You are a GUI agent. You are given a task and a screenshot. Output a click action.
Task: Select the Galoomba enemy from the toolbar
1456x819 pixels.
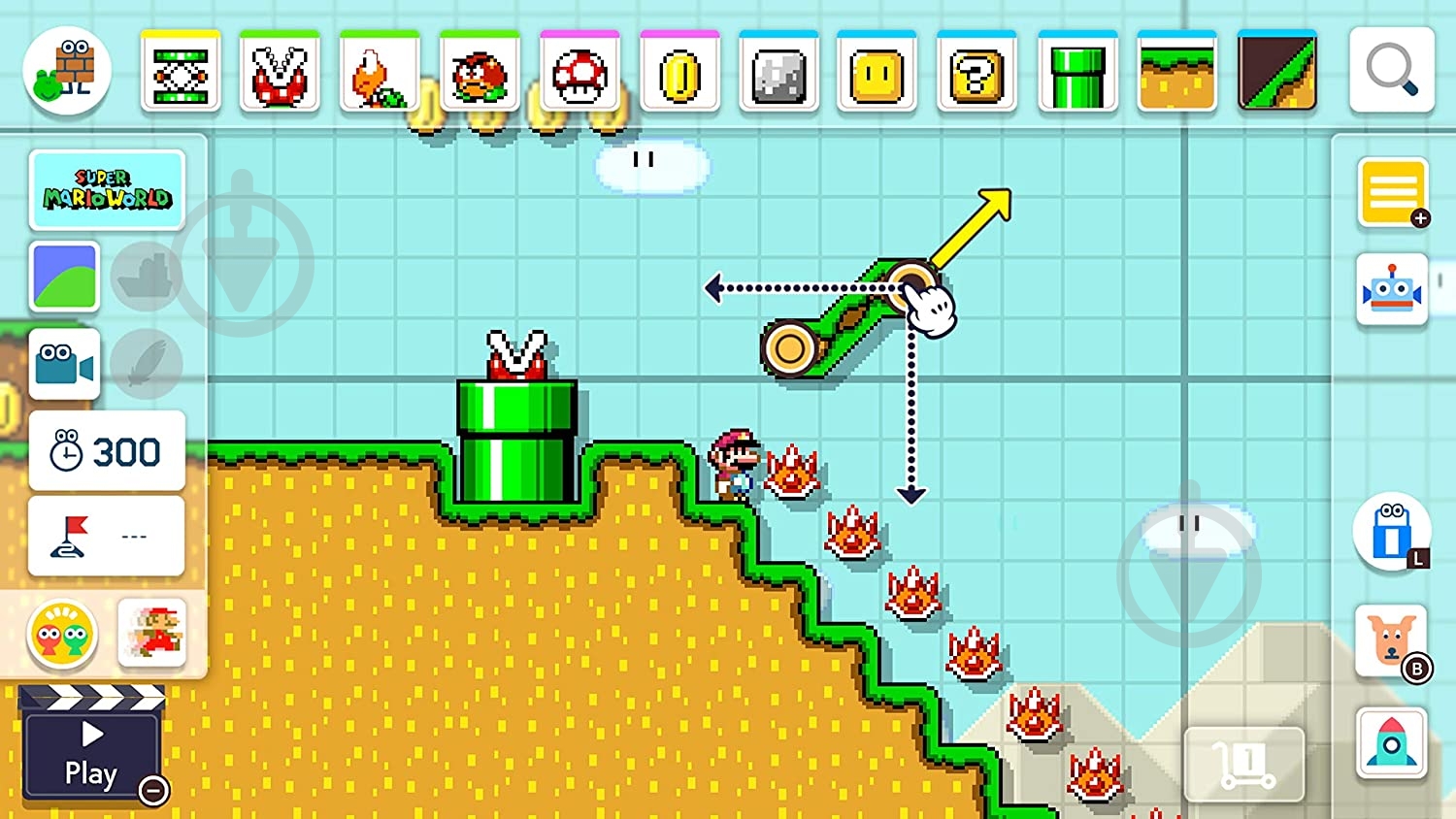(x=480, y=73)
